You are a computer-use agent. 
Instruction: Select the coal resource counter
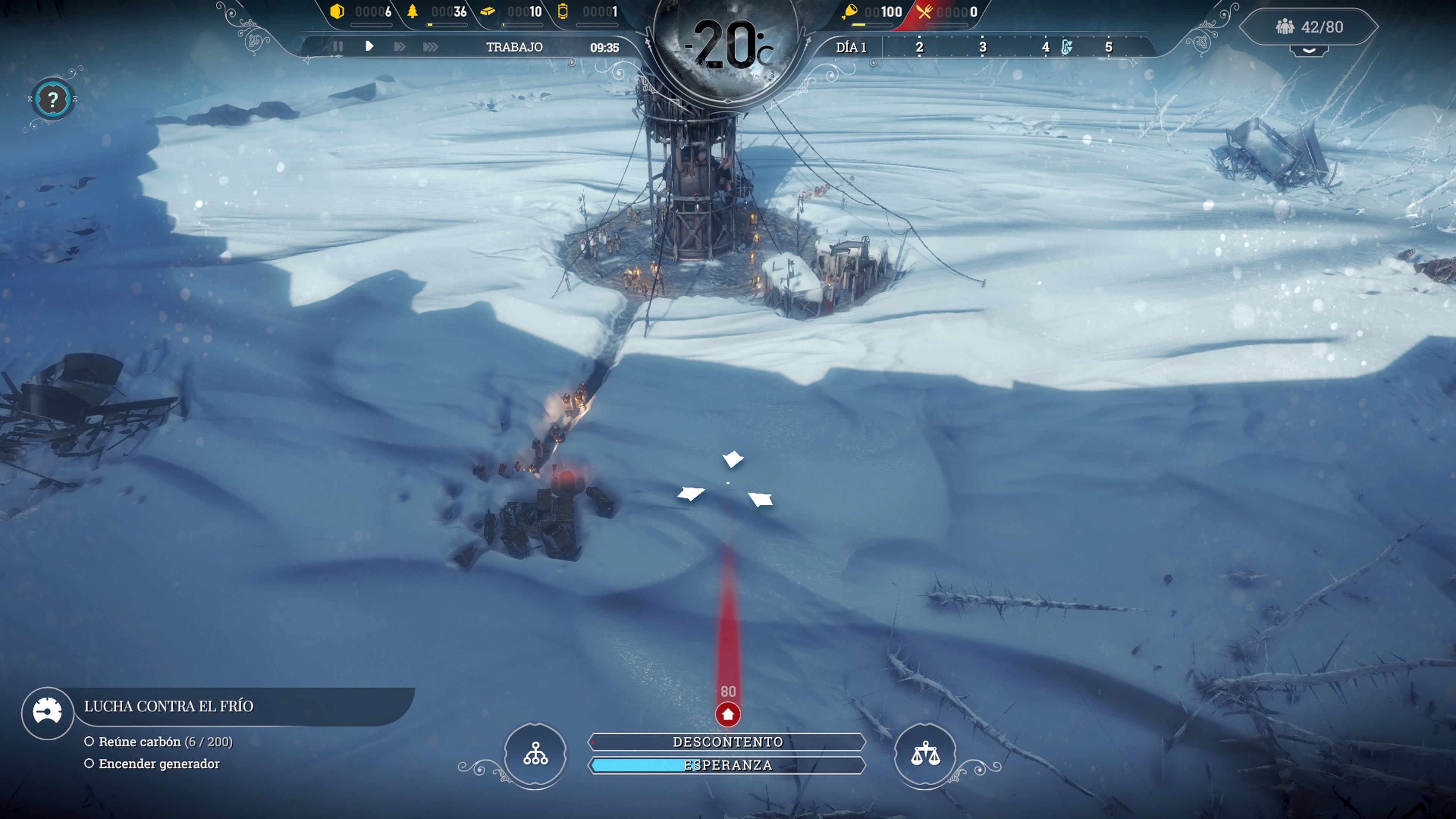click(x=362, y=12)
